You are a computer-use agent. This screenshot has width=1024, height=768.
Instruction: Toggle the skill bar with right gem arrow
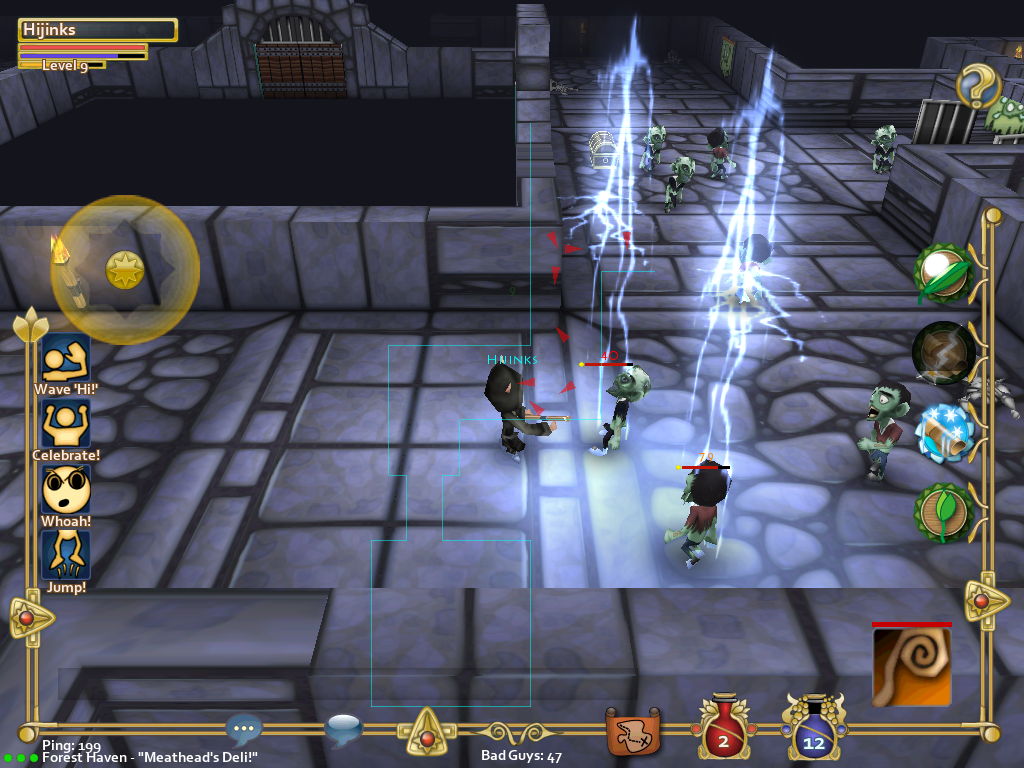click(983, 600)
